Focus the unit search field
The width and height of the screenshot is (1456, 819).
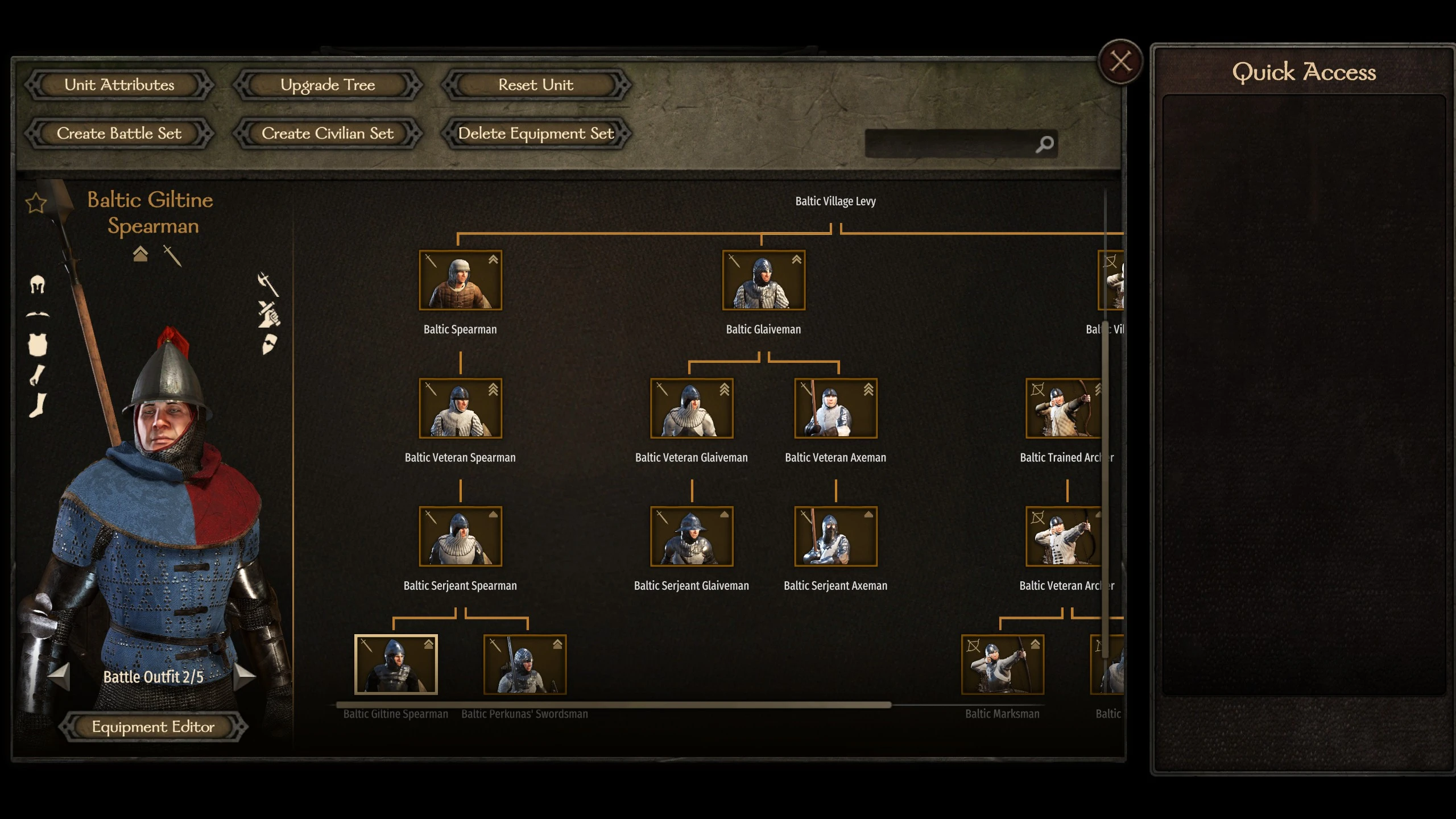[950, 144]
